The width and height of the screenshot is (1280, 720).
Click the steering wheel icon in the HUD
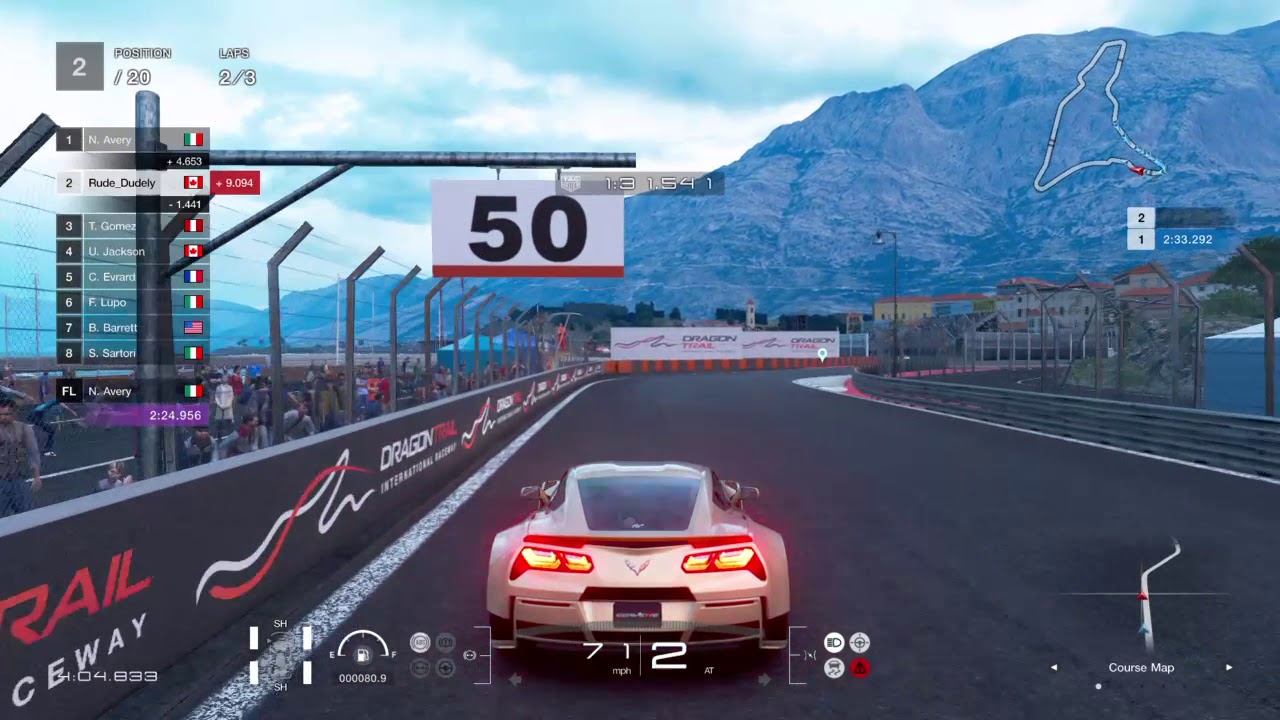pyautogui.click(x=445, y=668)
